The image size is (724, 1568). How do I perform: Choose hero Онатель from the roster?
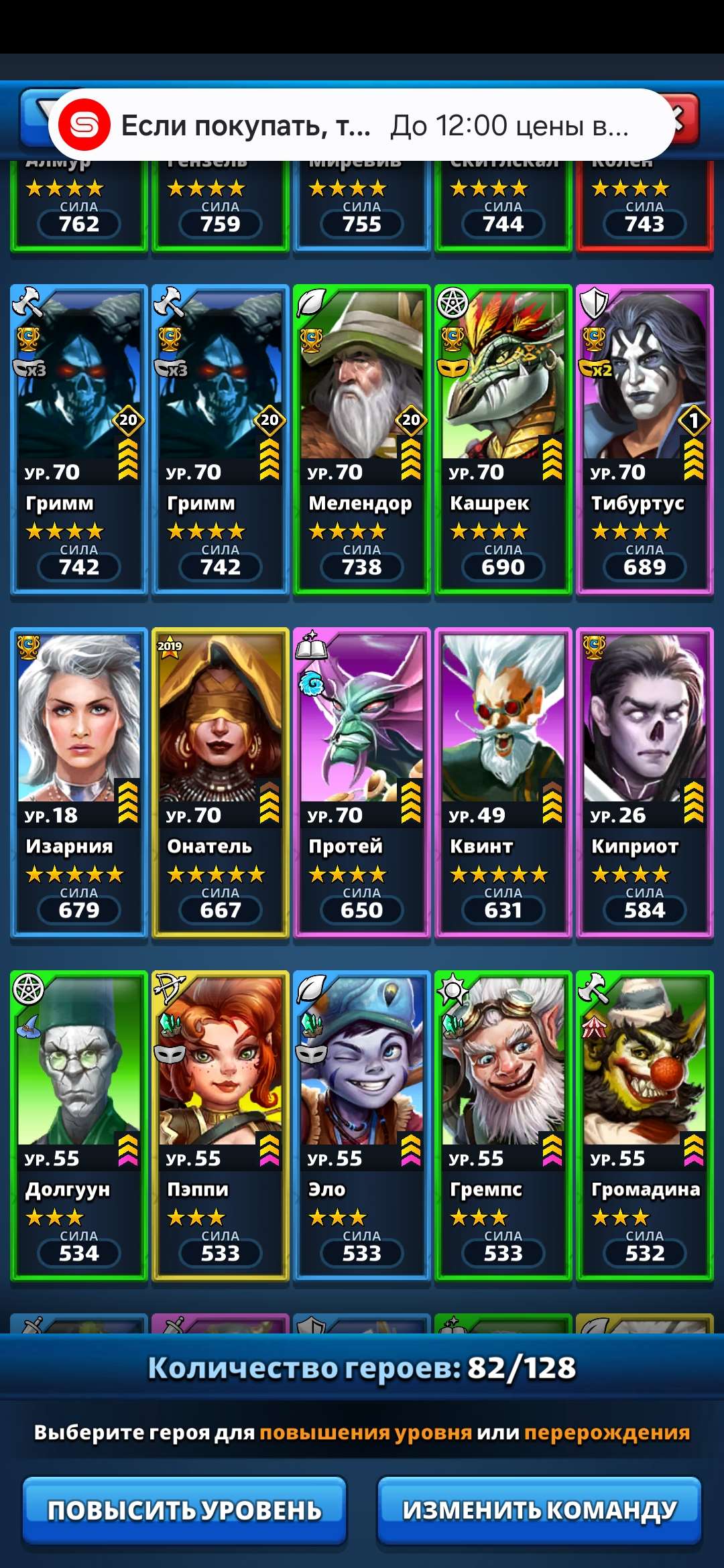click(221, 783)
